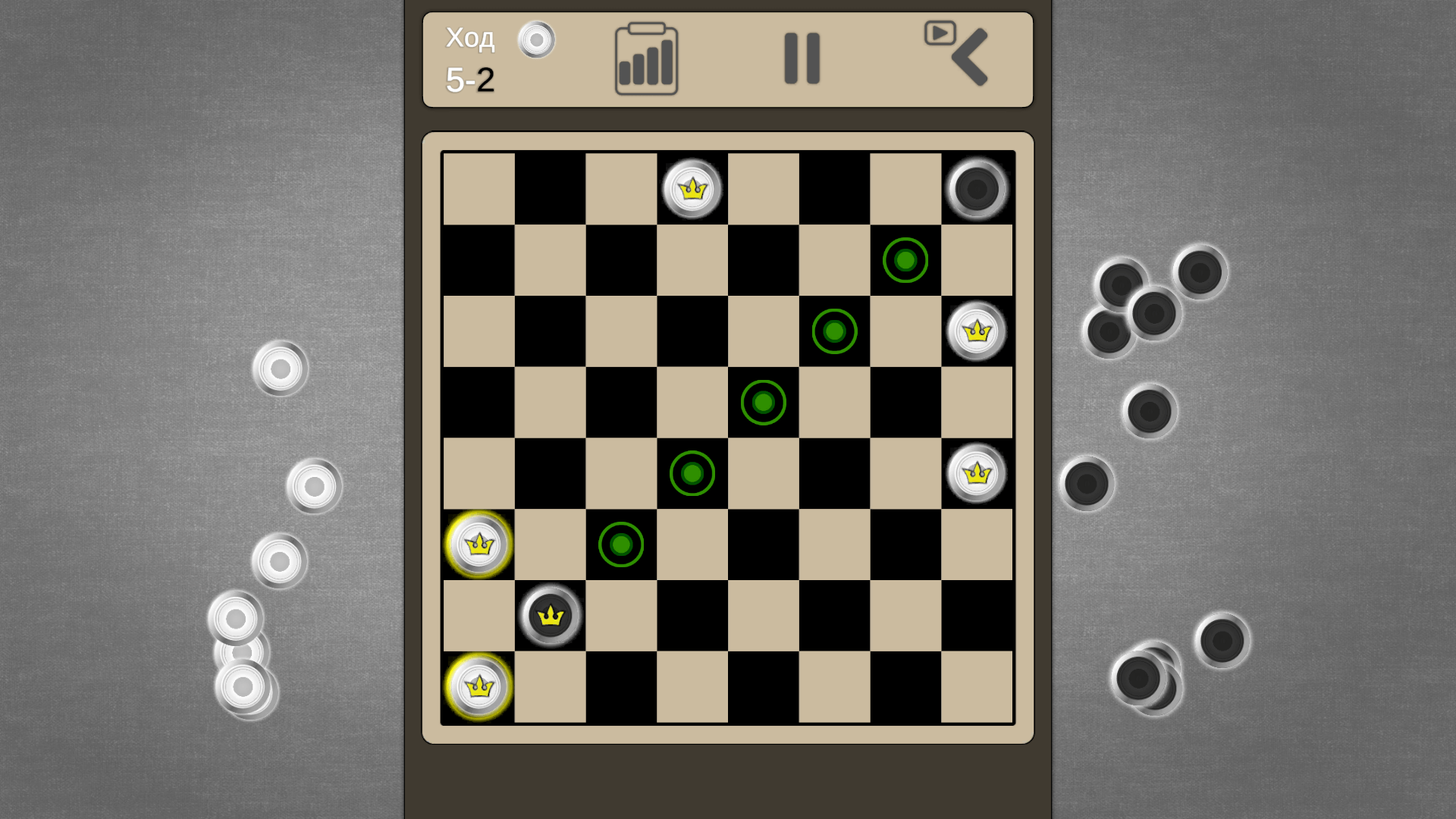Select the highlighted white king above the black king

click(478, 543)
